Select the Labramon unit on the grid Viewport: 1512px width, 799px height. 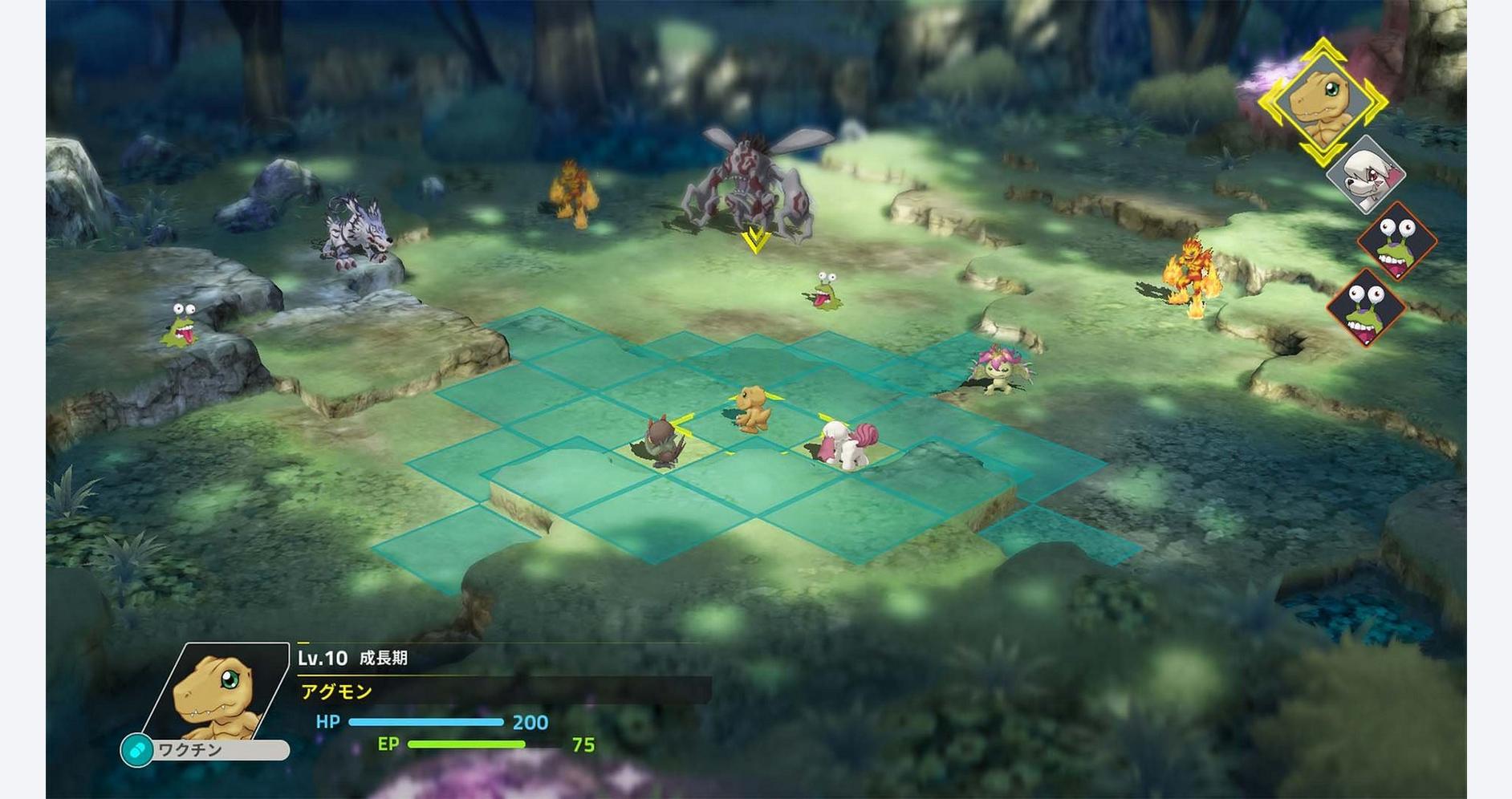pos(847,444)
